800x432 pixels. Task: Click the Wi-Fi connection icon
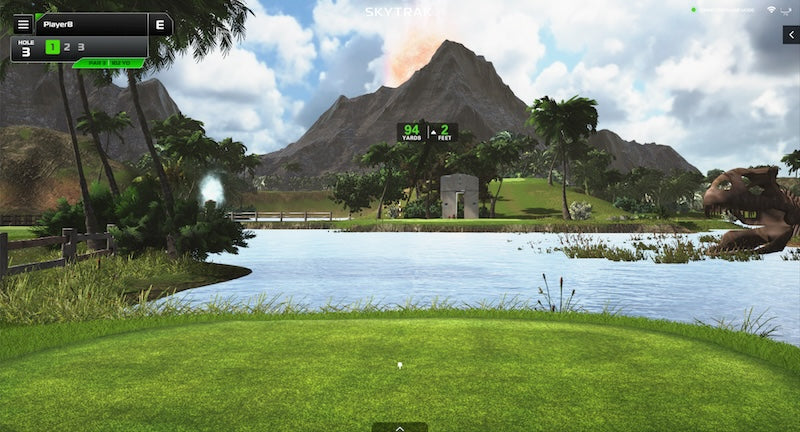pos(771,10)
